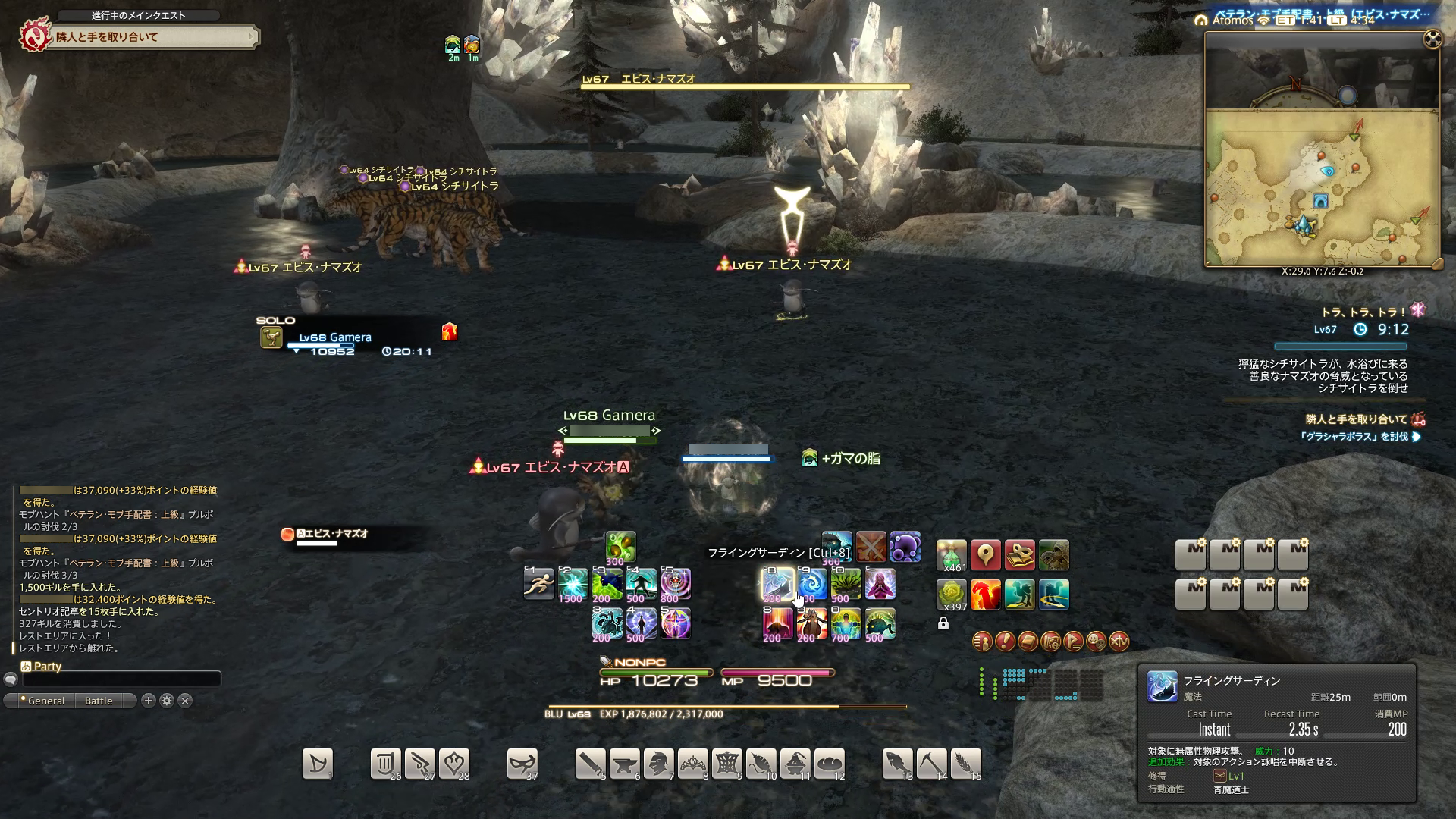1456x819 pixels.
Task: Open the XIV system menu button
Action: coord(1119,642)
